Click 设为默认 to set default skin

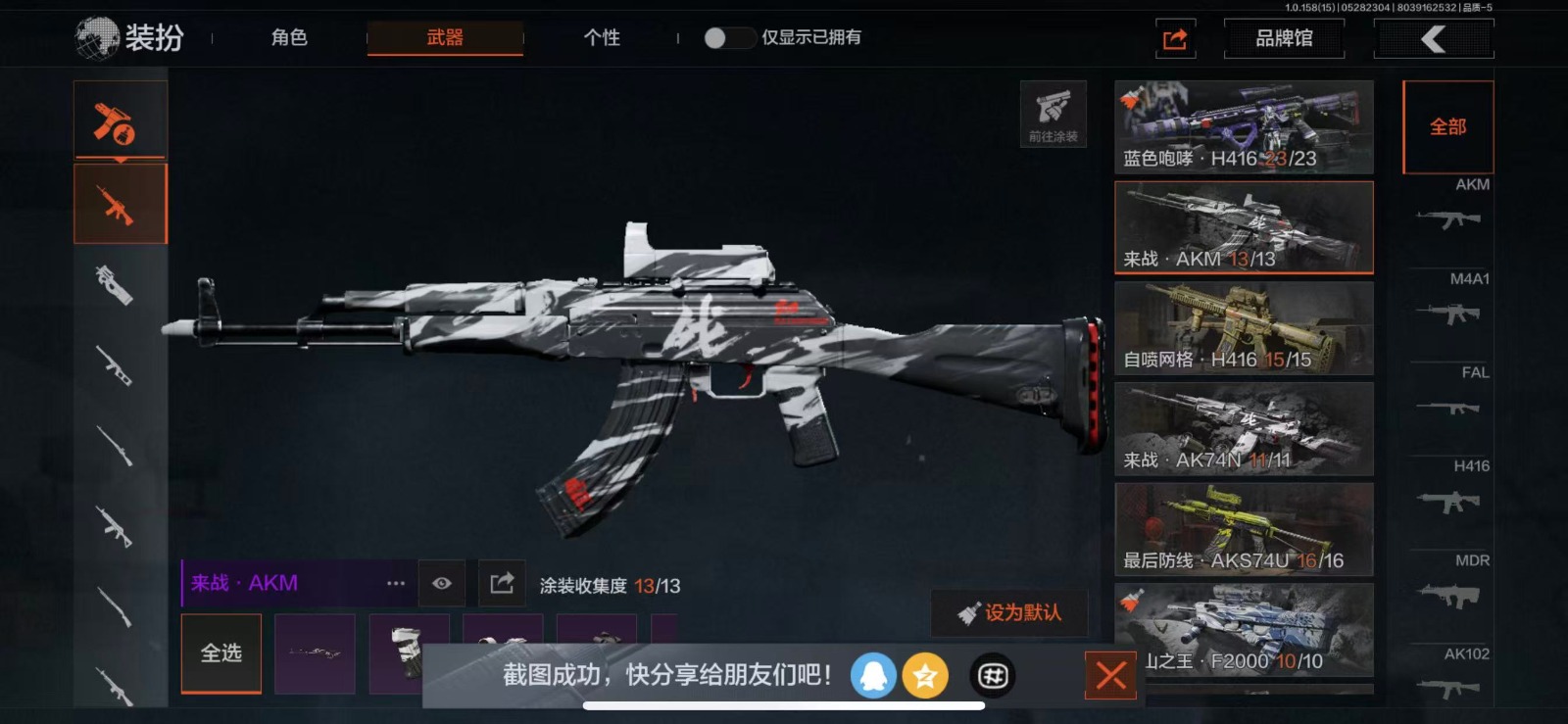(1009, 613)
